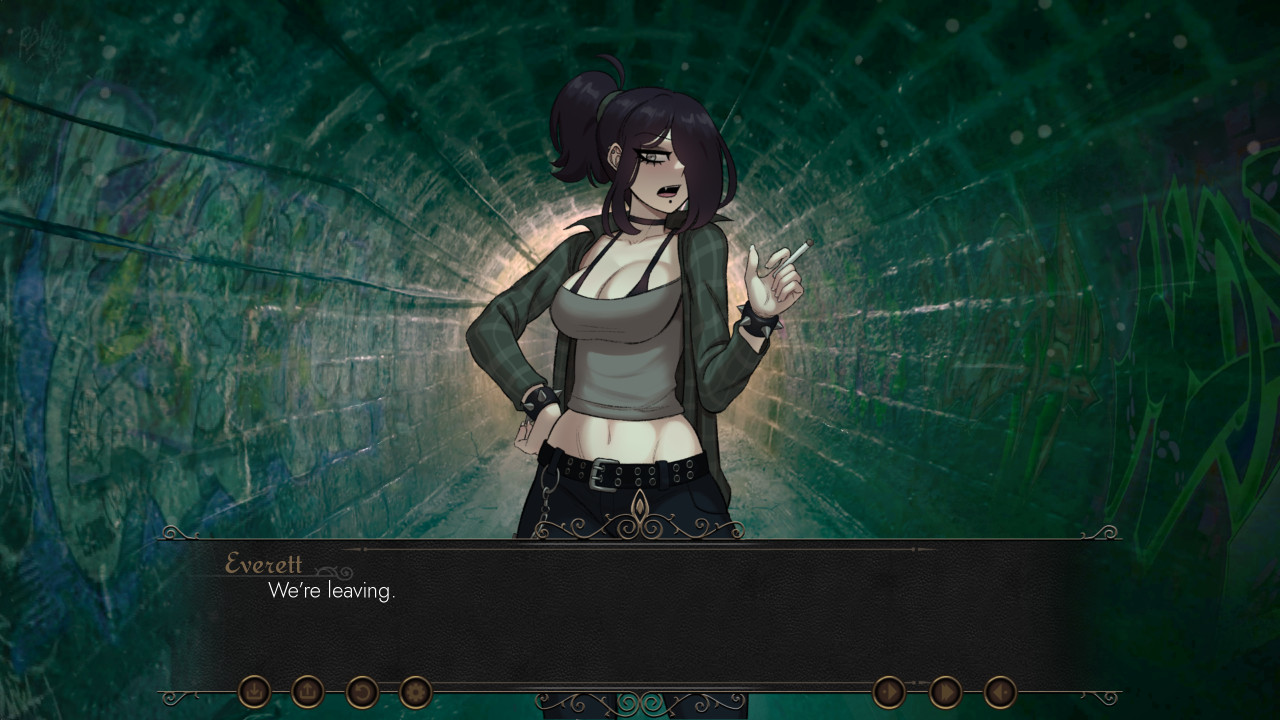Activate the double-arrow skip button
This screenshot has width=1280, height=720.
[x=945, y=692]
